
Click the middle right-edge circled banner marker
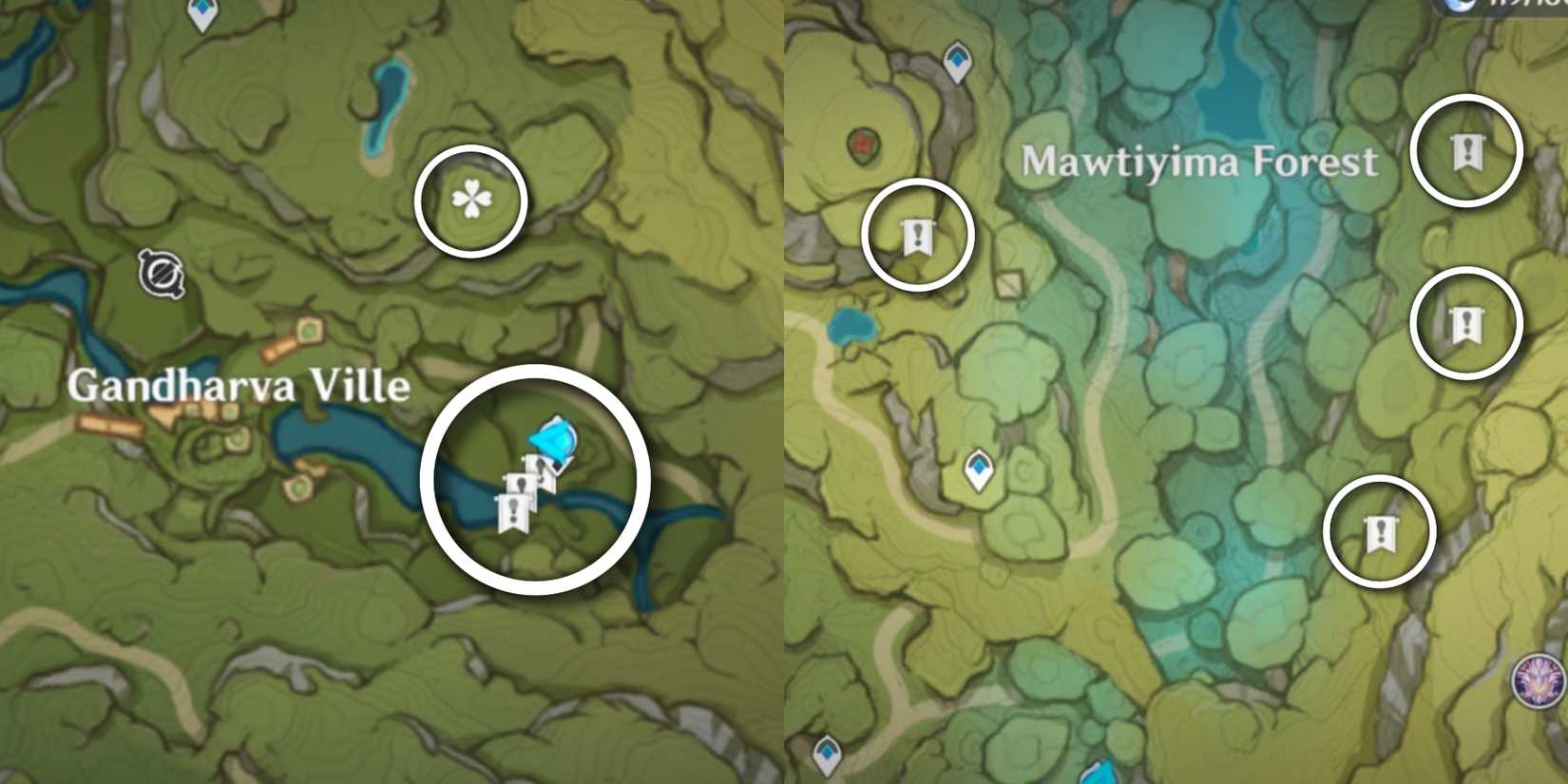pyautogui.click(x=1465, y=323)
